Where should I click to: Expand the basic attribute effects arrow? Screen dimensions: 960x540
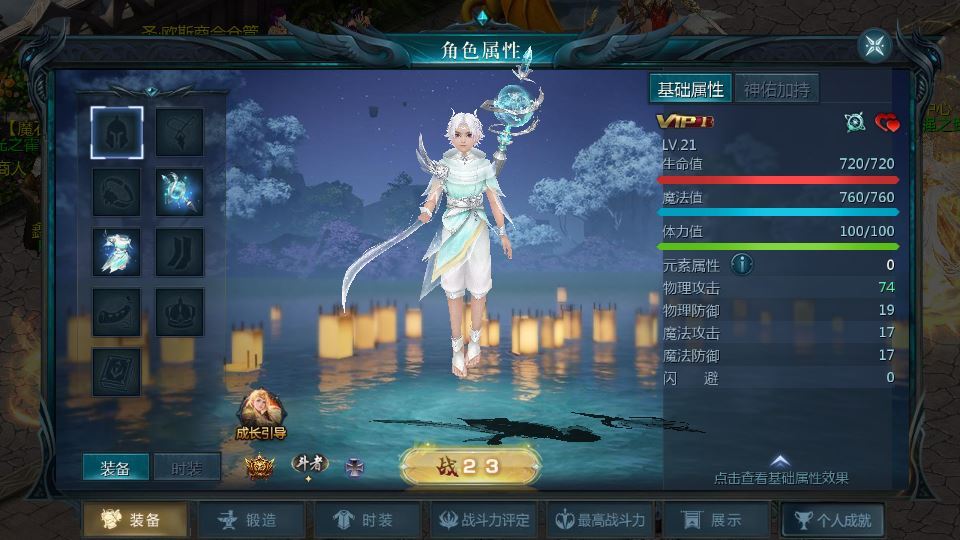(x=780, y=461)
